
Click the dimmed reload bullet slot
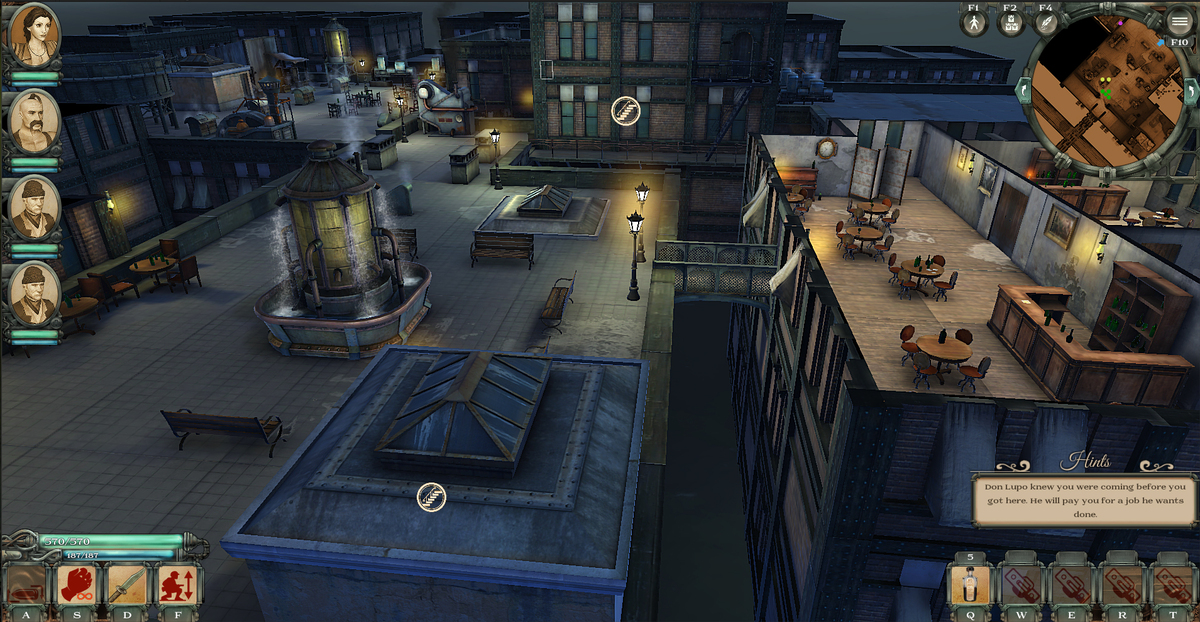coord(27,585)
